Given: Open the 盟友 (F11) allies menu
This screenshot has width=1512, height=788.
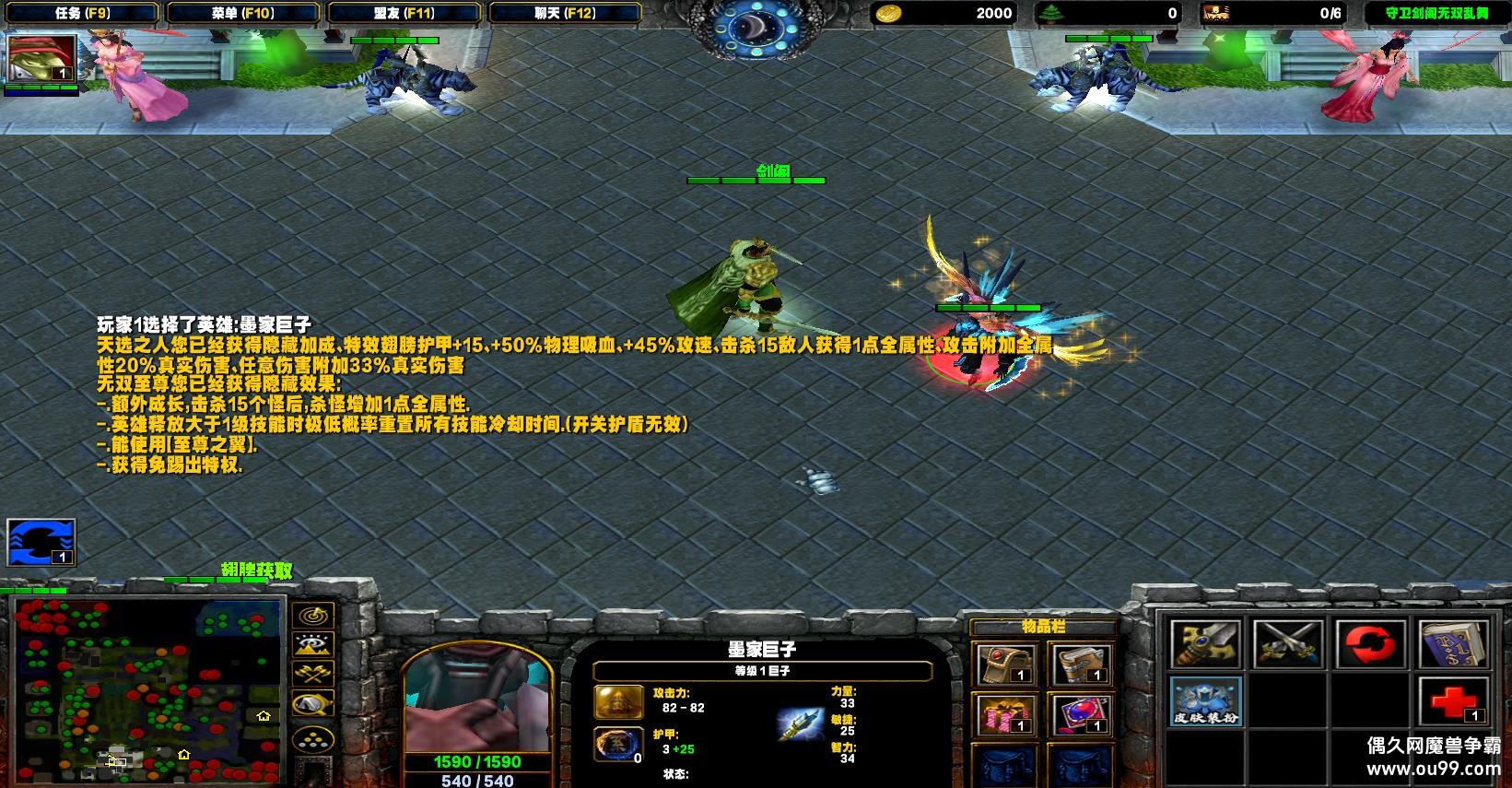Looking at the screenshot, I should click(404, 13).
